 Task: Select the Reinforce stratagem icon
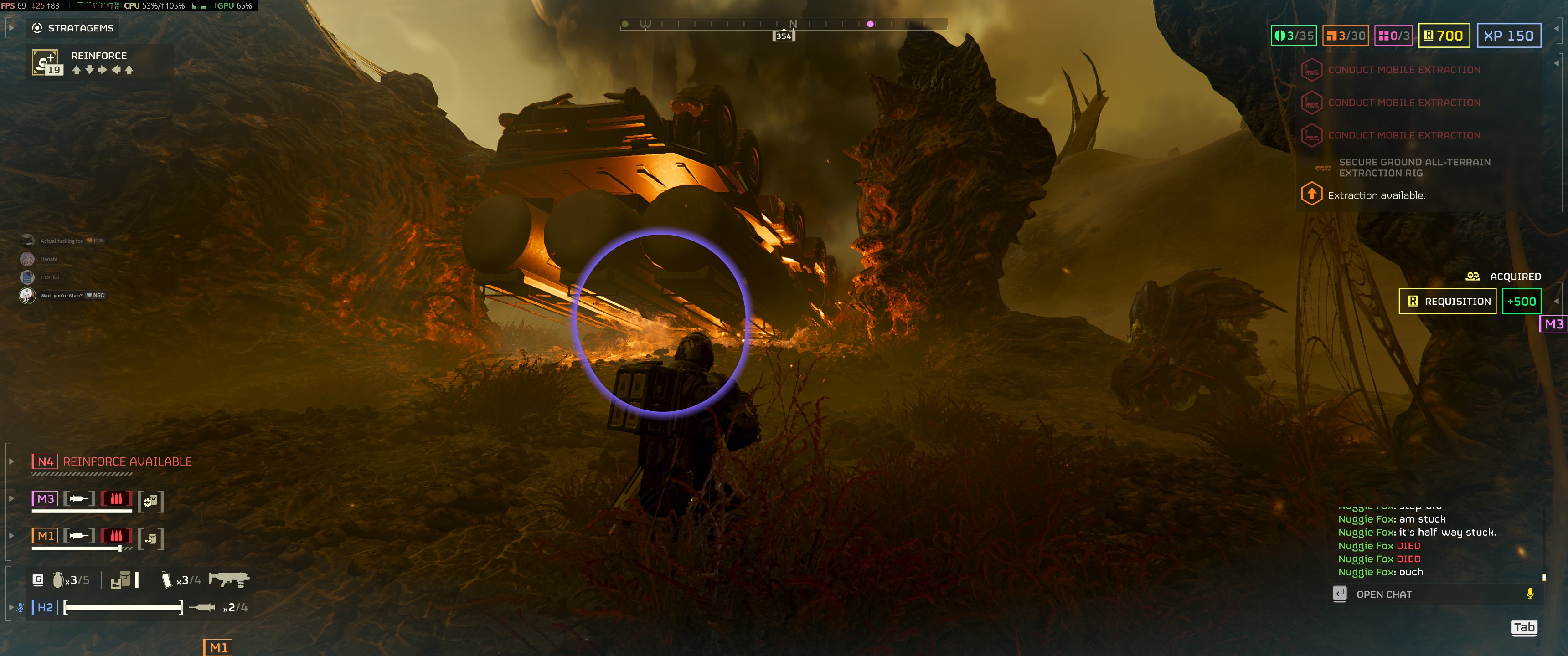click(x=46, y=62)
